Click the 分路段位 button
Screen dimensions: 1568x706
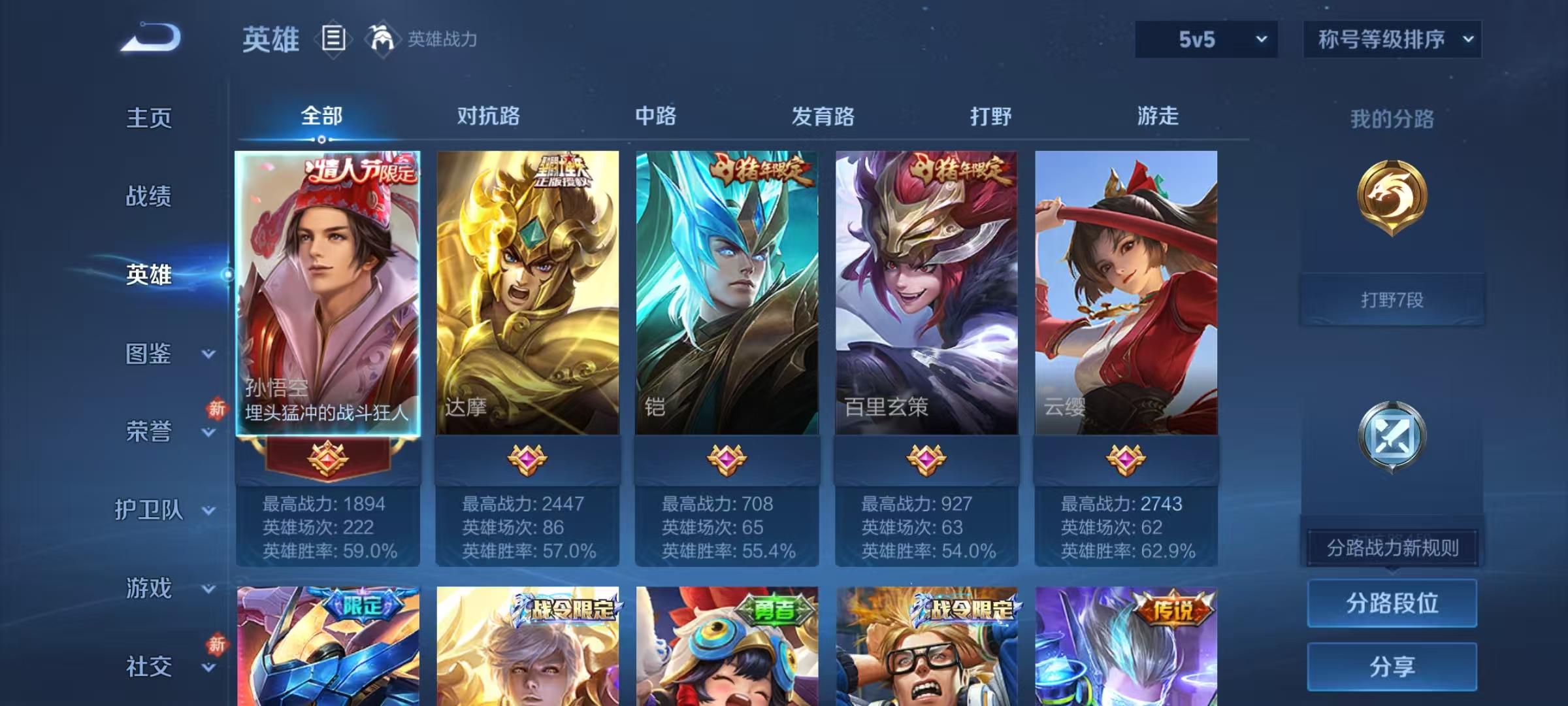point(1392,603)
